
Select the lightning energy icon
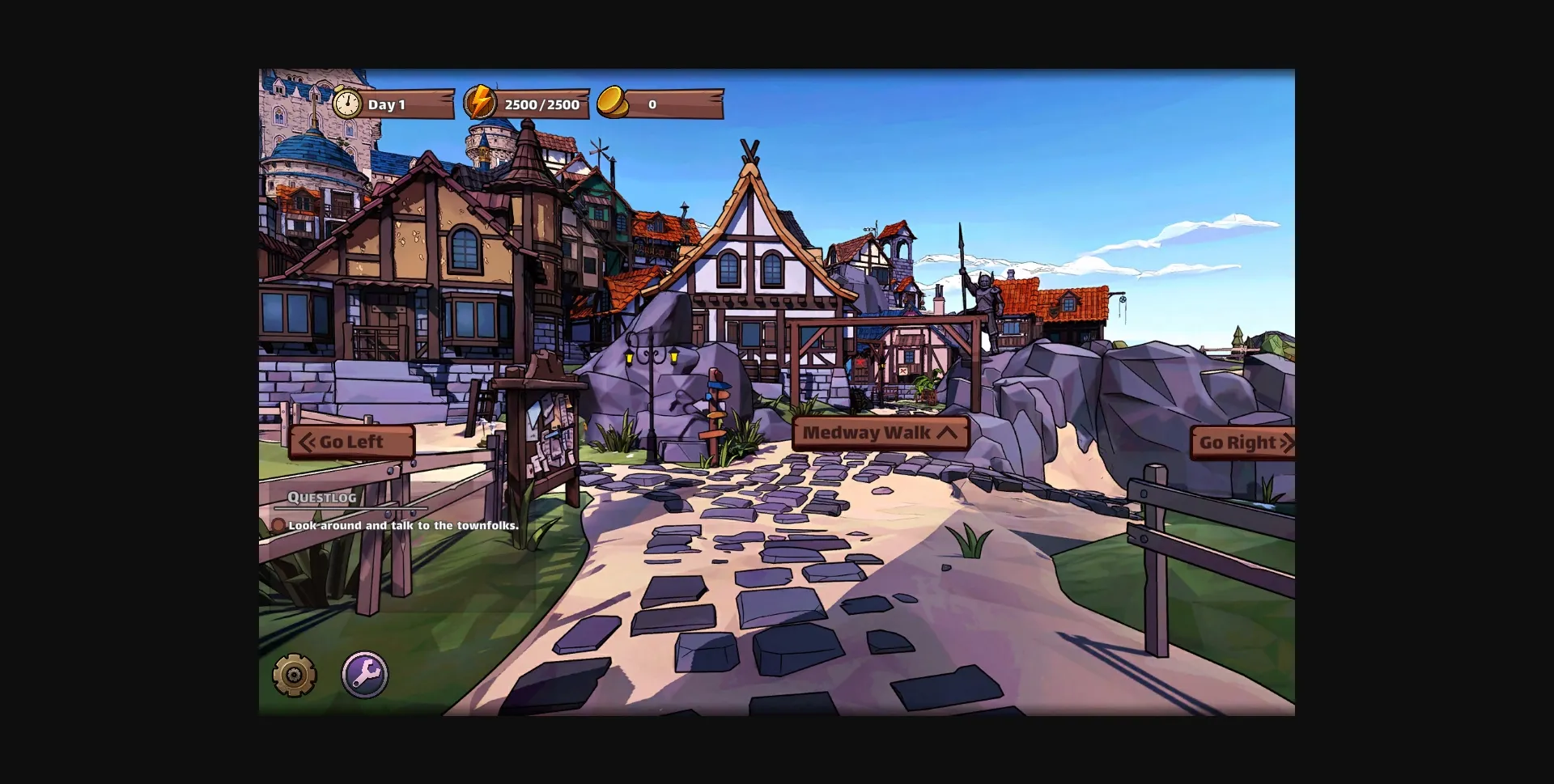point(479,103)
